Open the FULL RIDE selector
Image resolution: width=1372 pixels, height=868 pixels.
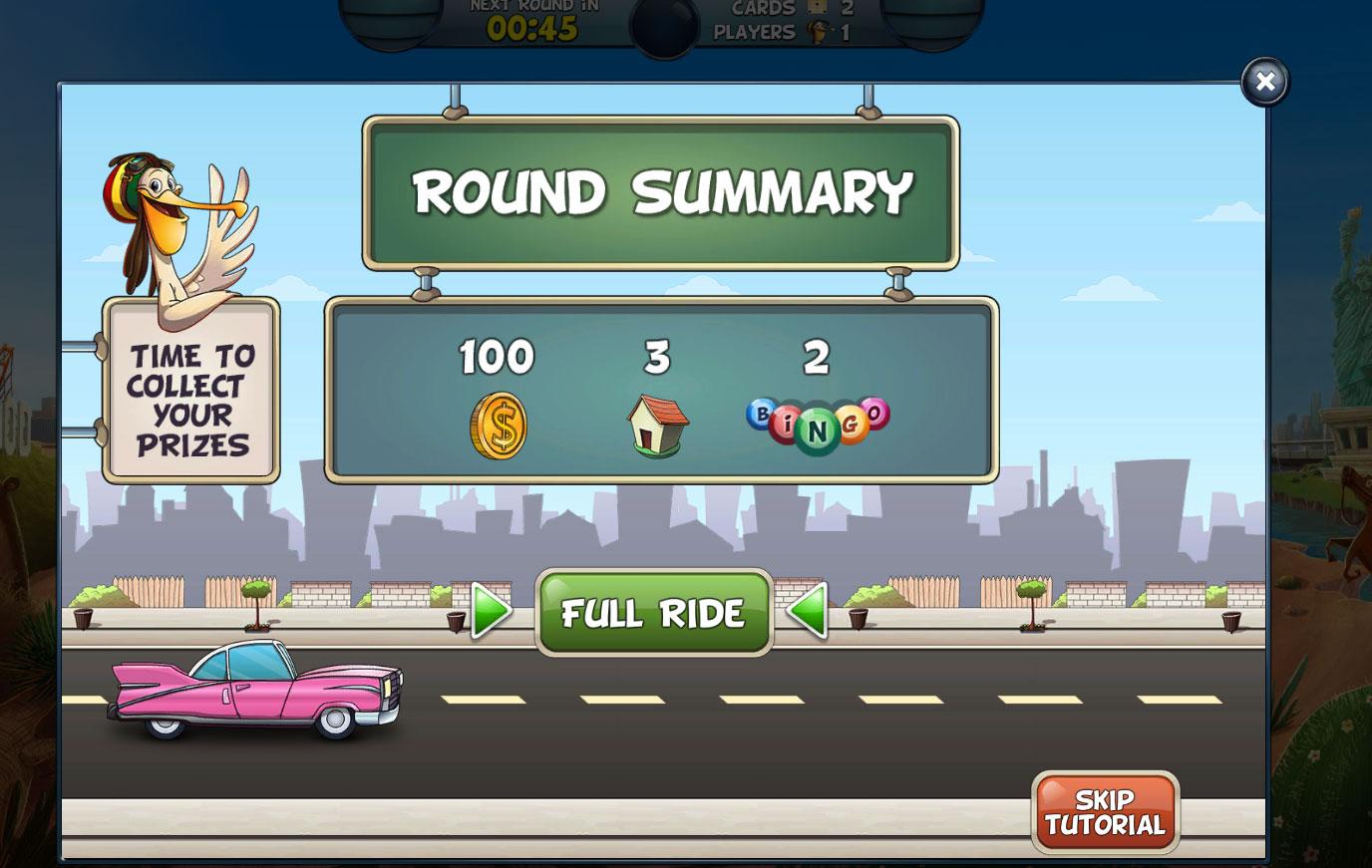tap(653, 613)
